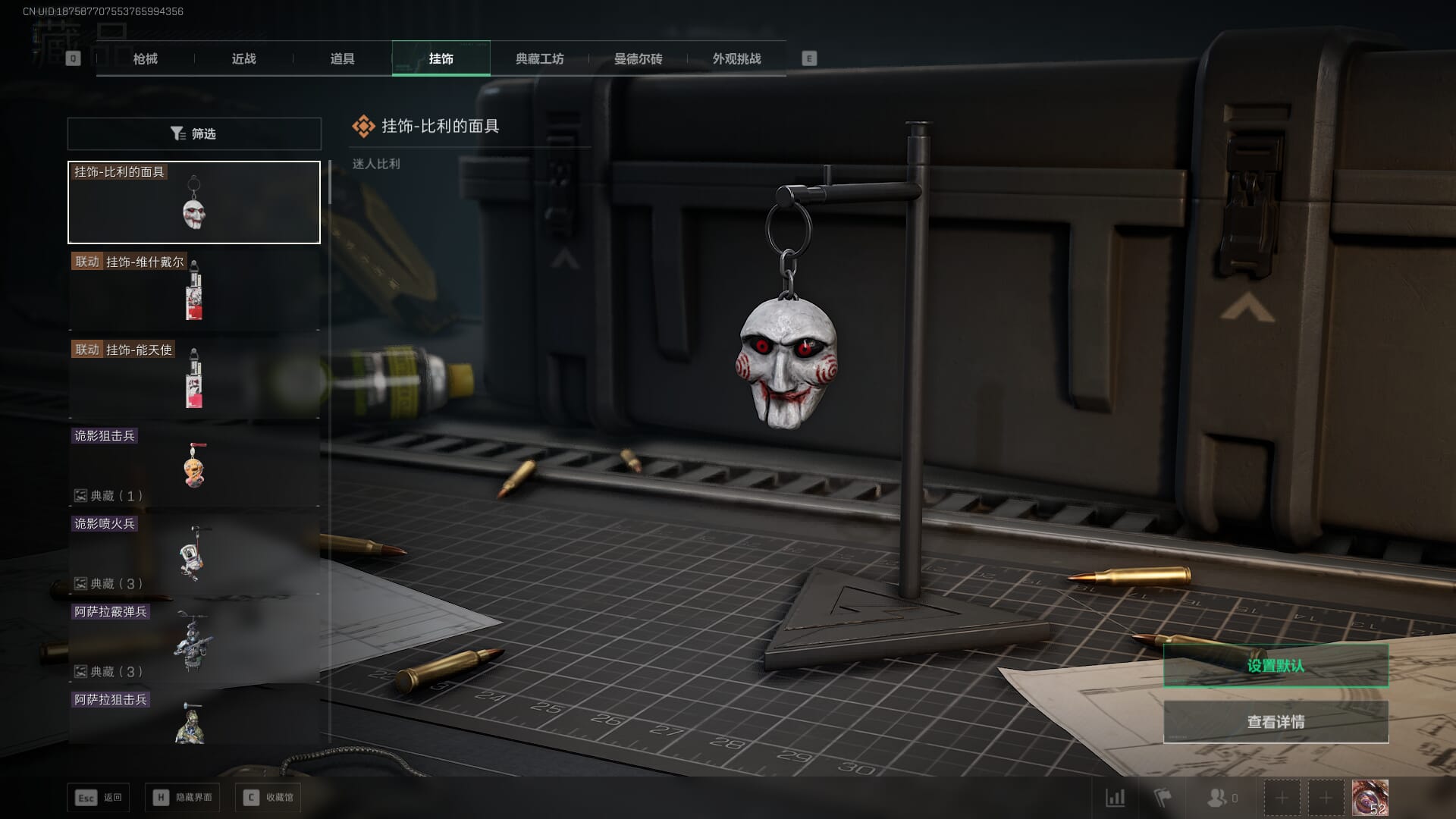Open the player avatar profile icon
The height and width of the screenshot is (819, 1456).
click(x=1370, y=798)
